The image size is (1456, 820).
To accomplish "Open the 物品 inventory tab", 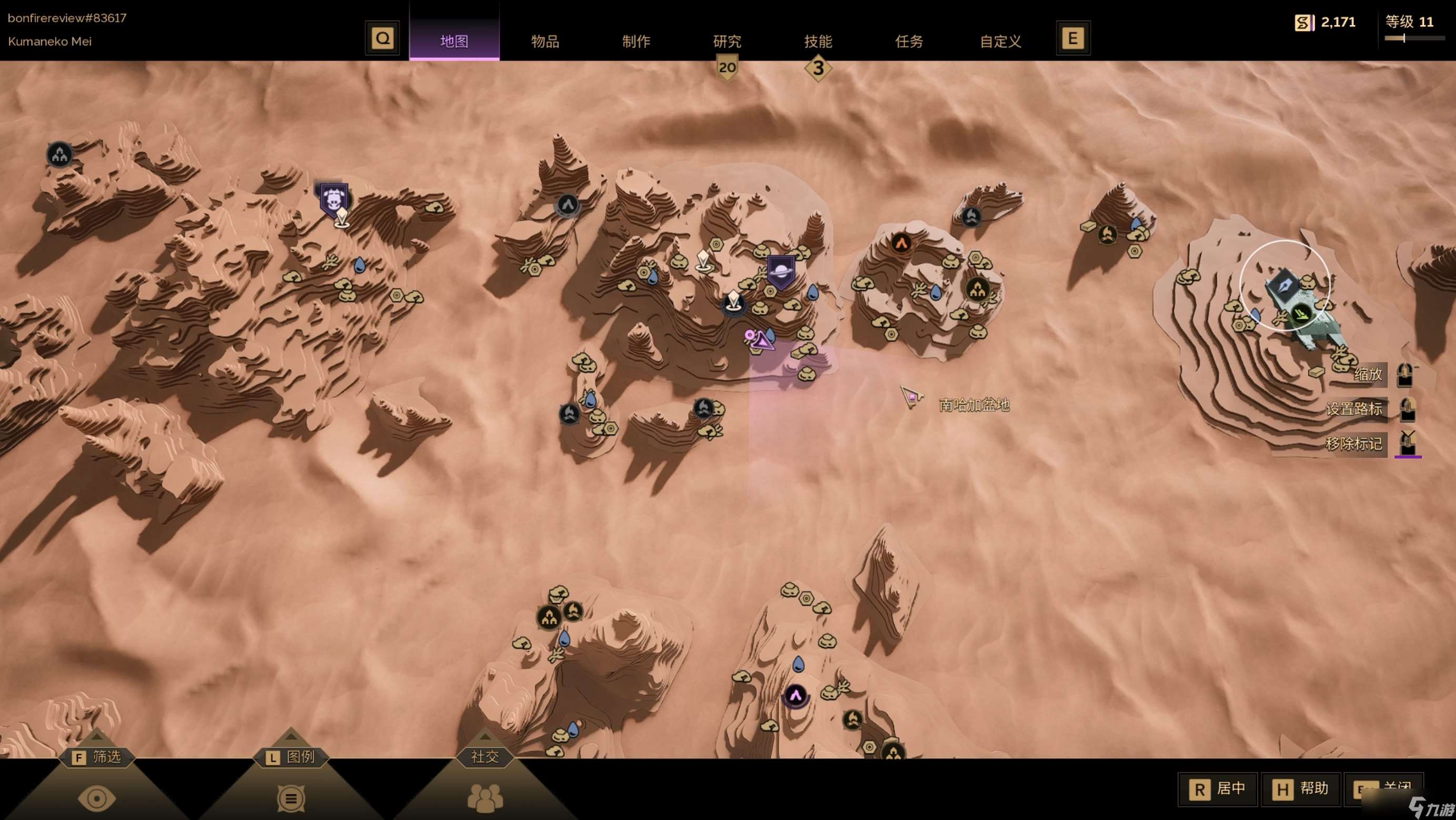I will click(x=545, y=41).
